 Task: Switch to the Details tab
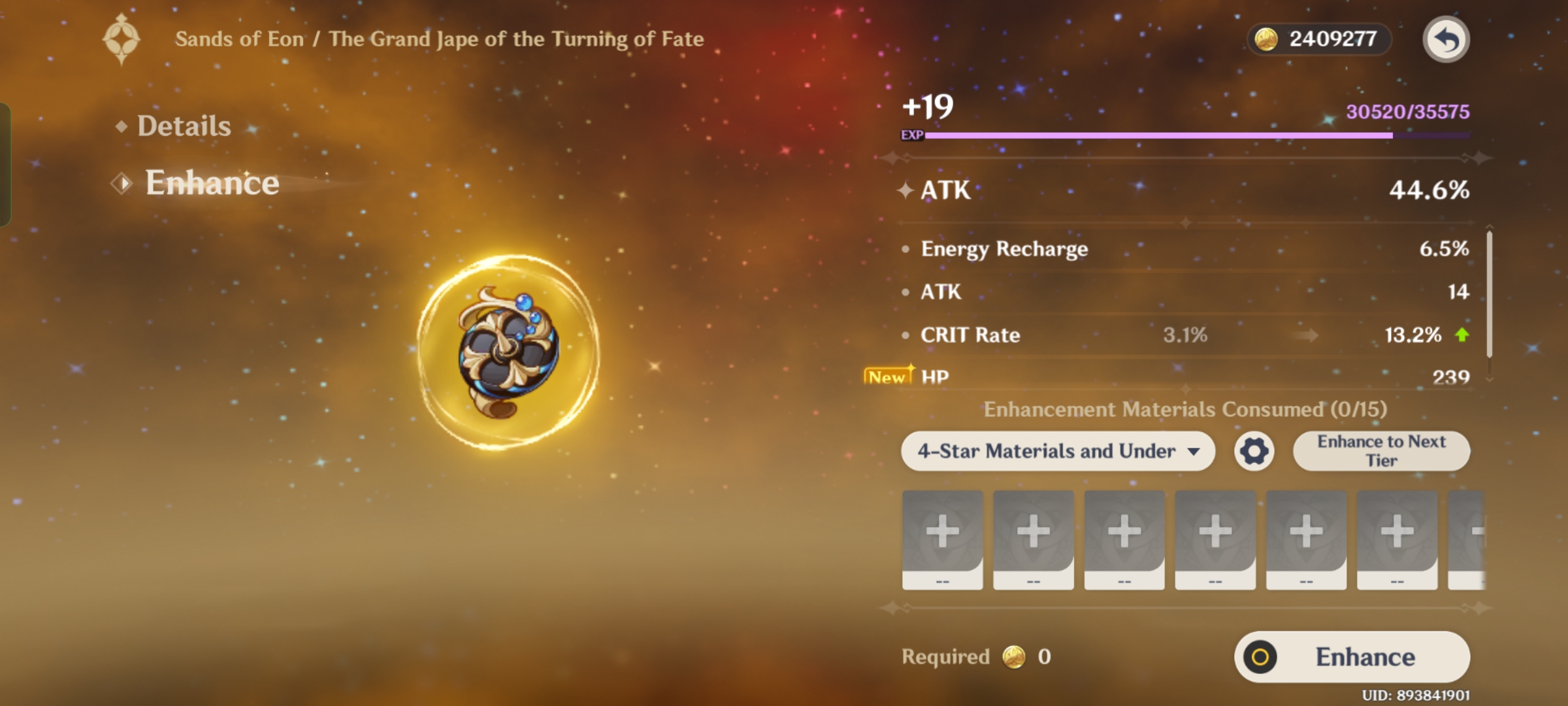[184, 126]
